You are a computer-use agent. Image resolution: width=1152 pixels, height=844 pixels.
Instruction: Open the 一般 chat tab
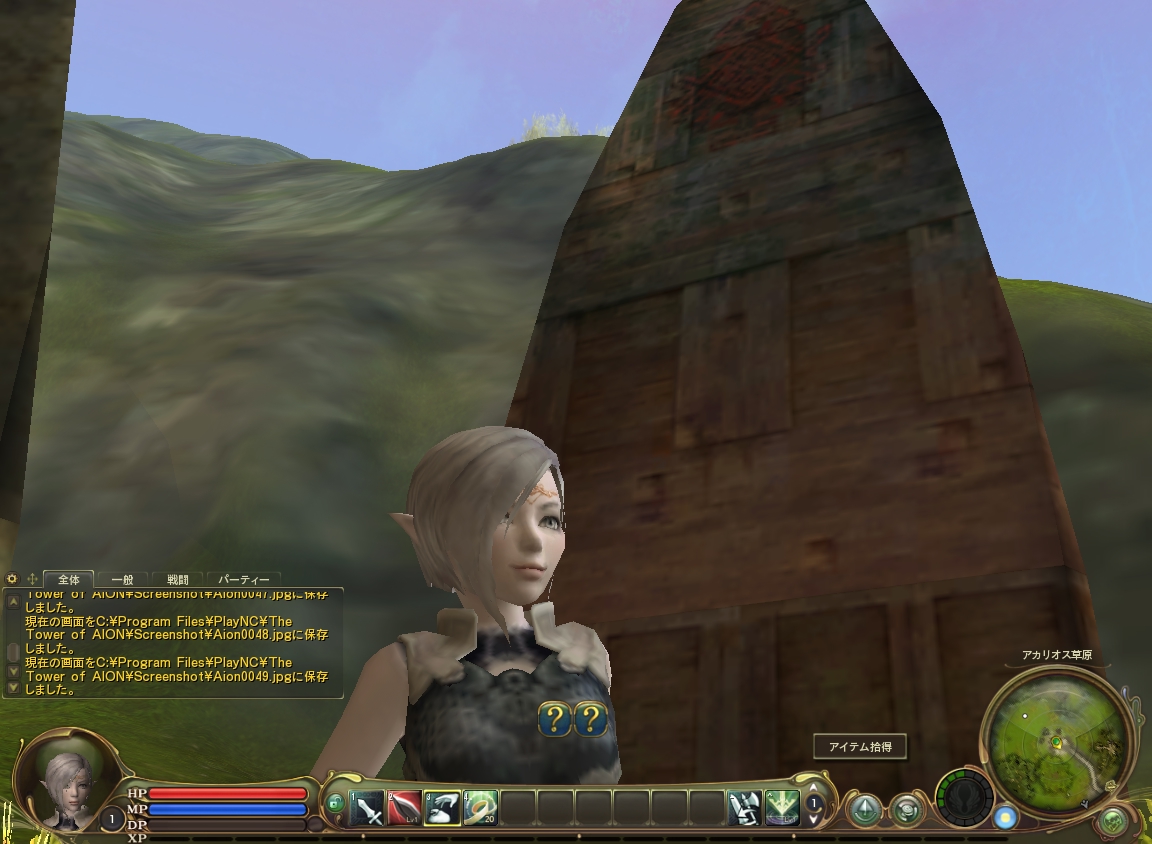click(123, 579)
